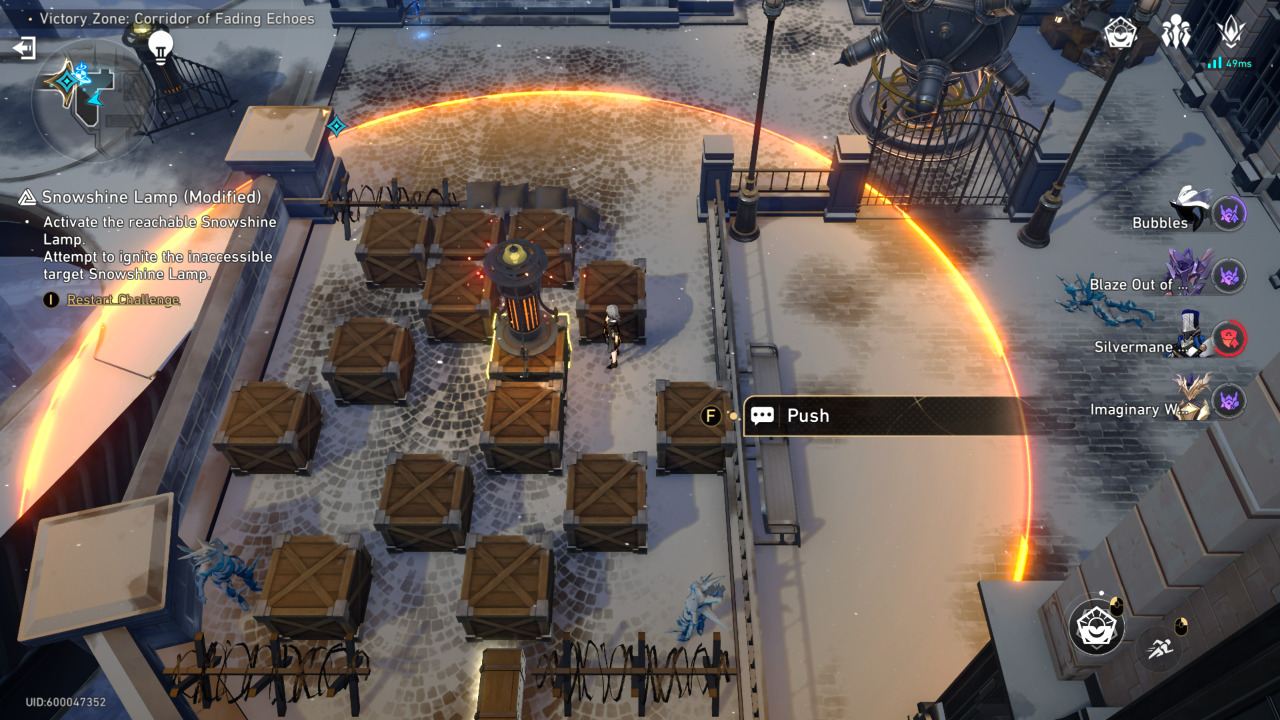The width and height of the screenshot is (1280, 720).
Task: Click the crest icon above the ping readout
Action: [x=1231, y=33]
